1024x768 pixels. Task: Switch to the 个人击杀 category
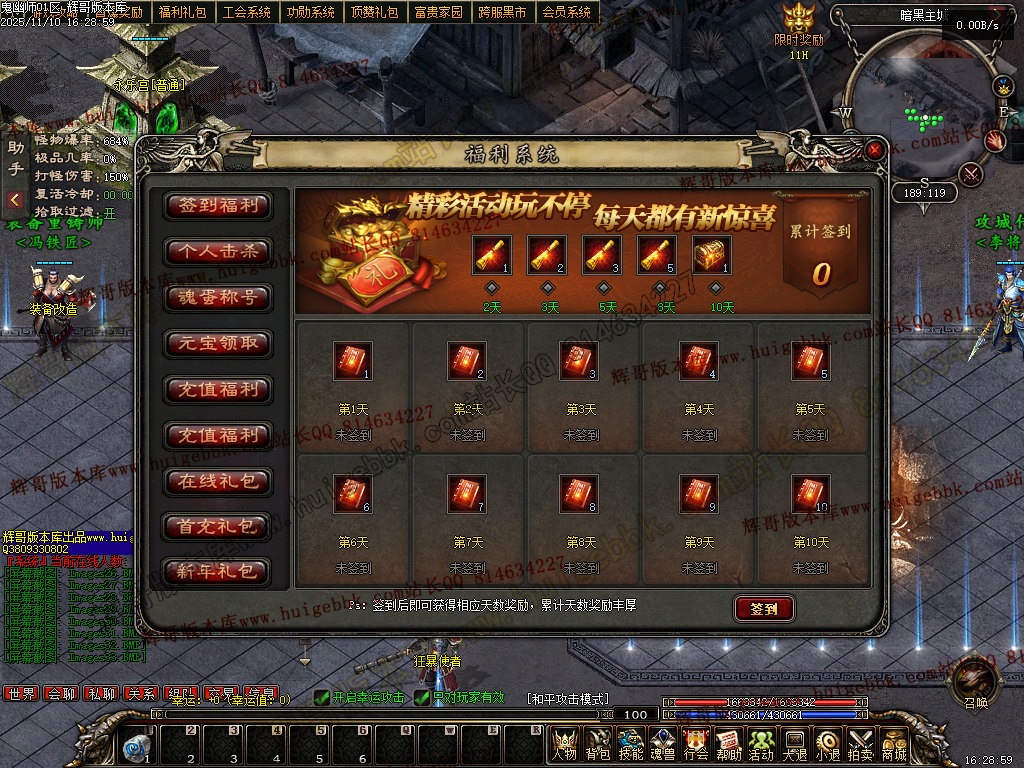point(218,251)
